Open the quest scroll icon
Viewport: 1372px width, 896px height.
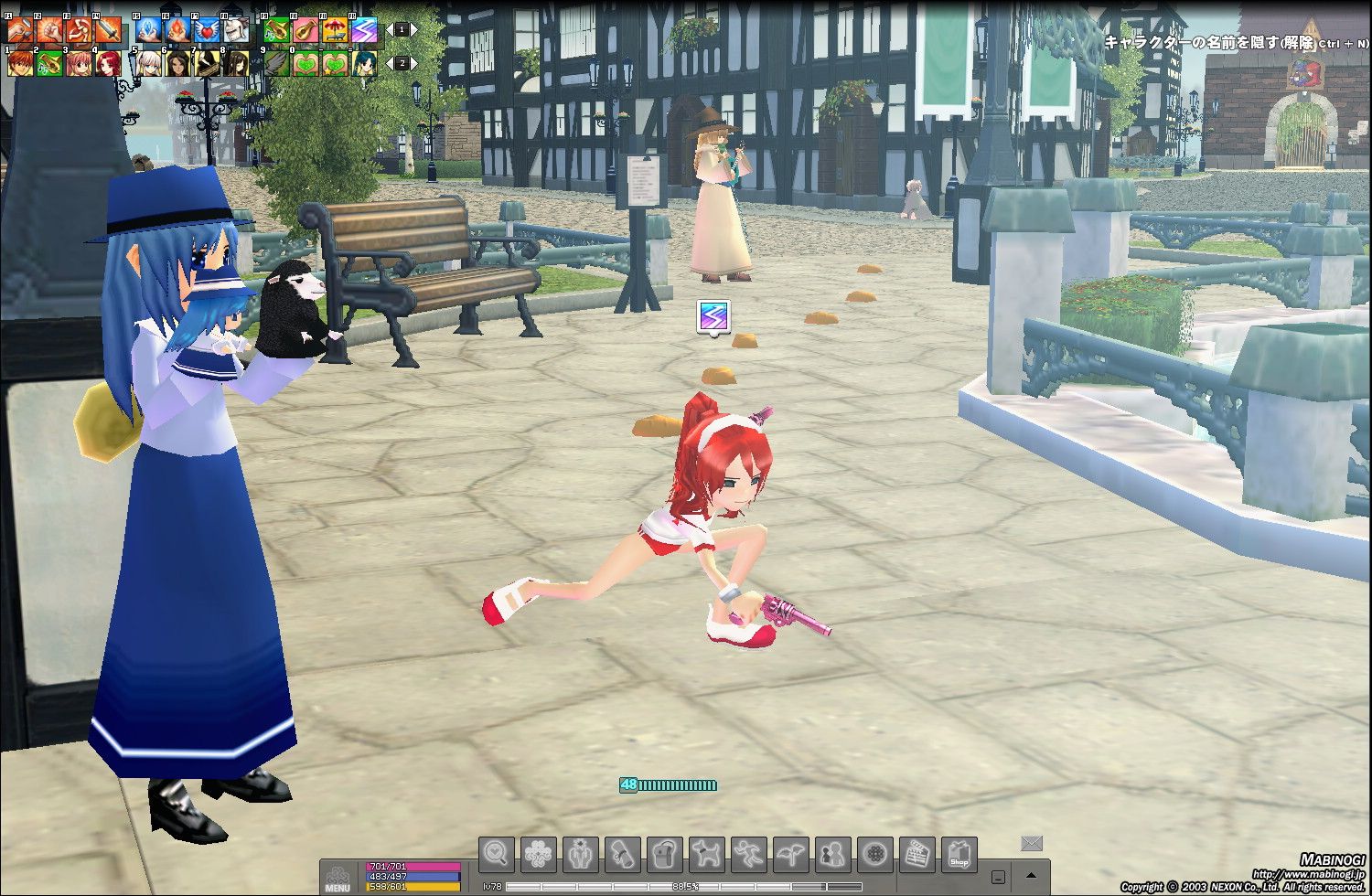point(623,854)
